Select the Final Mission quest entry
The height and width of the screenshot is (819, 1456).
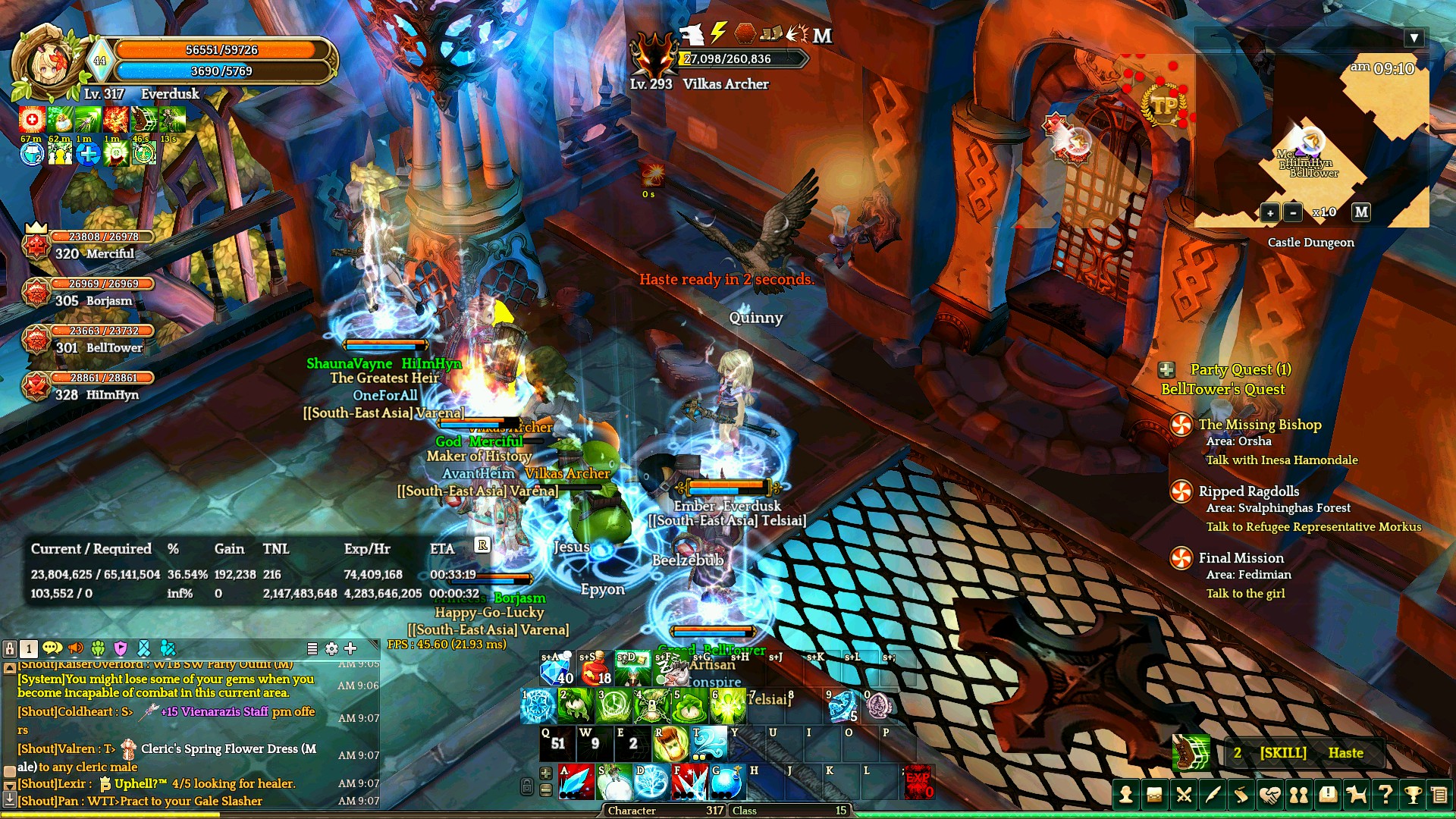(1241, 558)
